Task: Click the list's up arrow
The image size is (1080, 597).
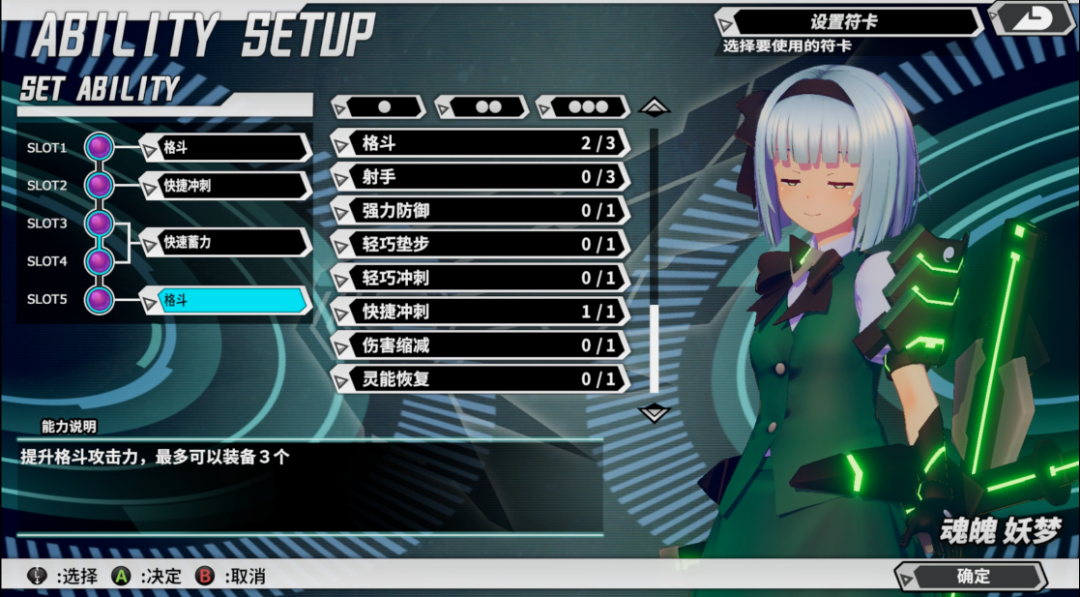Action: point(654,105)
